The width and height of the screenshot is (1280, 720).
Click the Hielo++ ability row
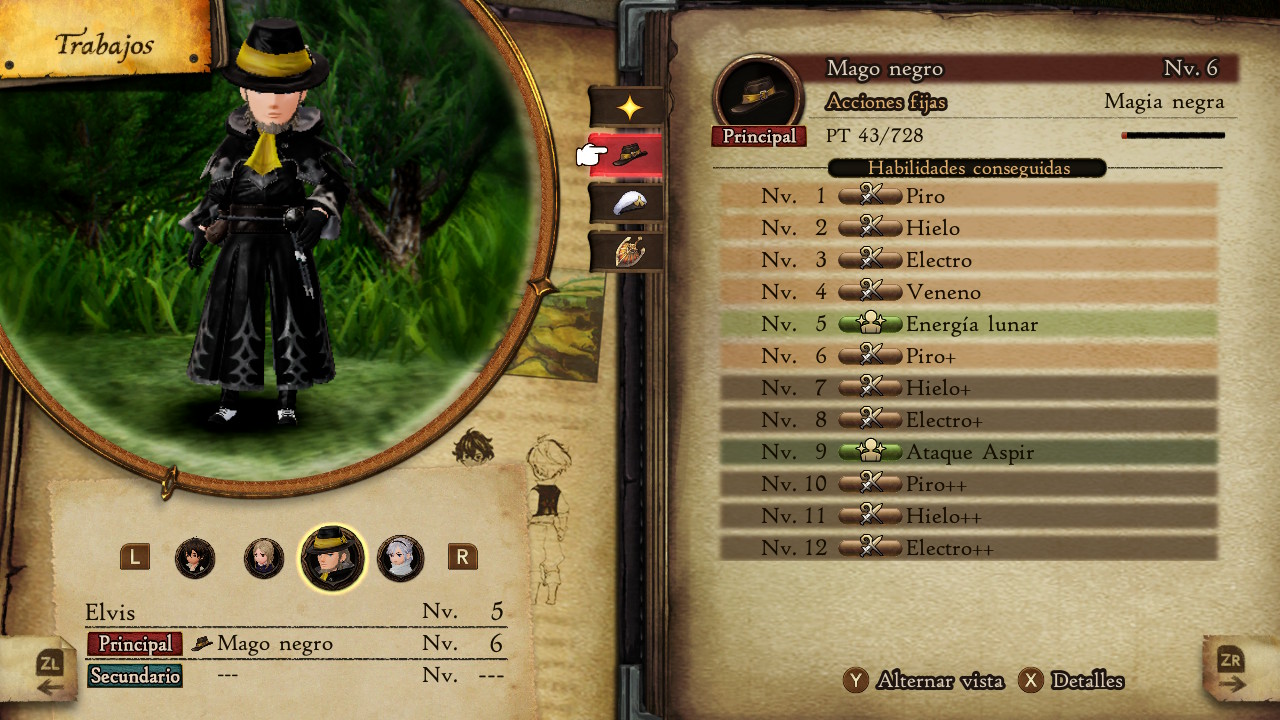(968, 516)
